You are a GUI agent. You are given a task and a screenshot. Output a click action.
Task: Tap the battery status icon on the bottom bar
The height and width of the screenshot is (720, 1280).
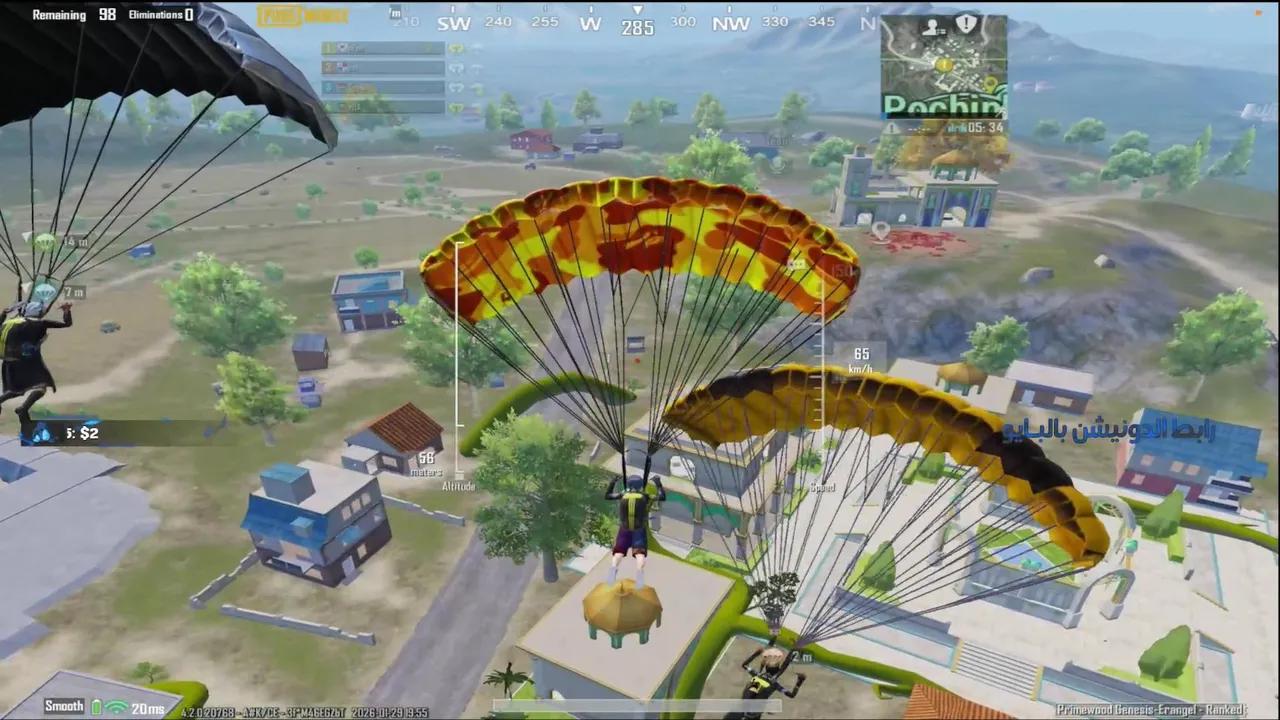tap(95, 706)
